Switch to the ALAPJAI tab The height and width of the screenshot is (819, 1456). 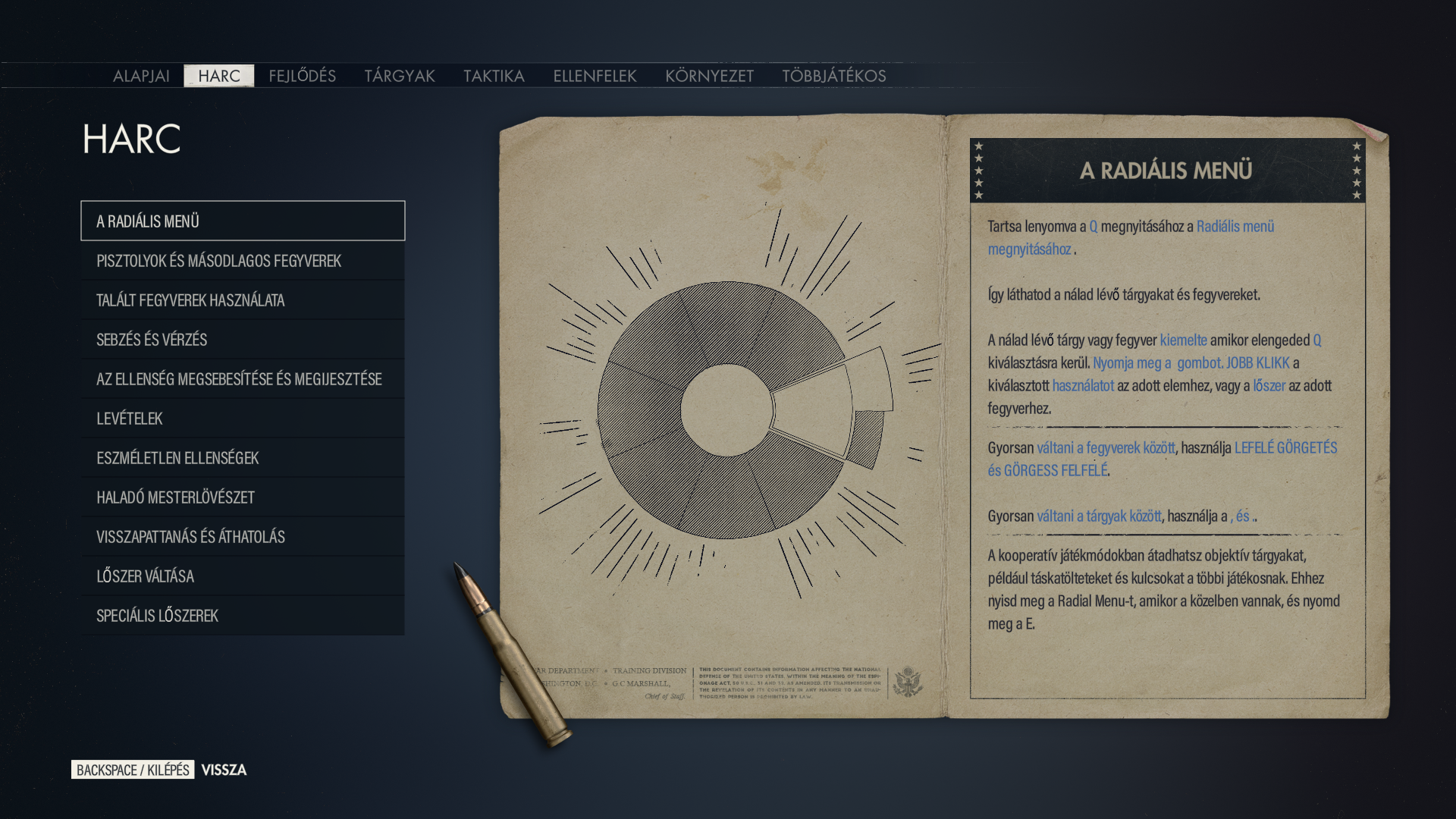coord(141,76)
